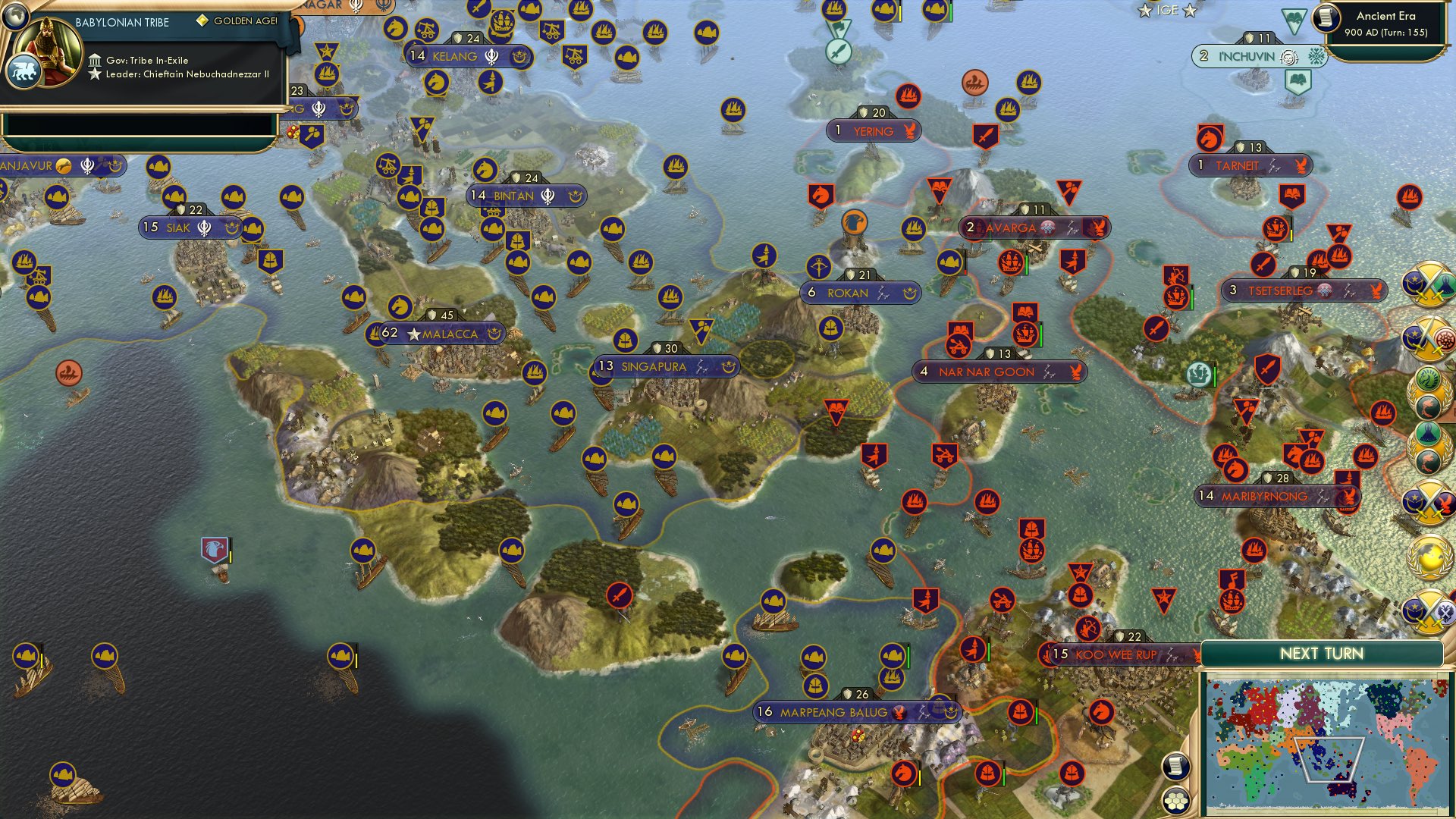Switch to strategic view with the hexagon icon
The height and width of the screenshot is (819, 1456).
point(1175,802)
